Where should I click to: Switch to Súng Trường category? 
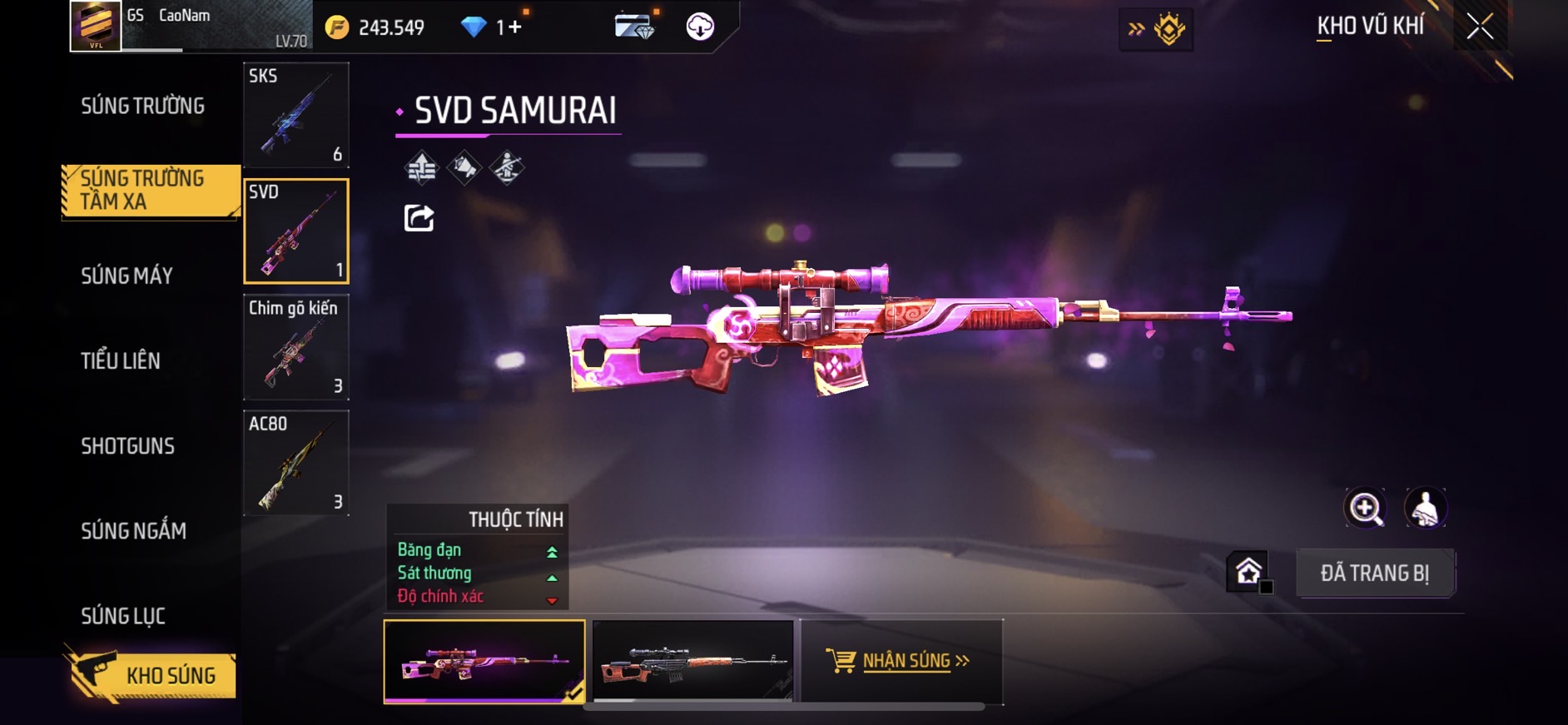pos(142,106)
